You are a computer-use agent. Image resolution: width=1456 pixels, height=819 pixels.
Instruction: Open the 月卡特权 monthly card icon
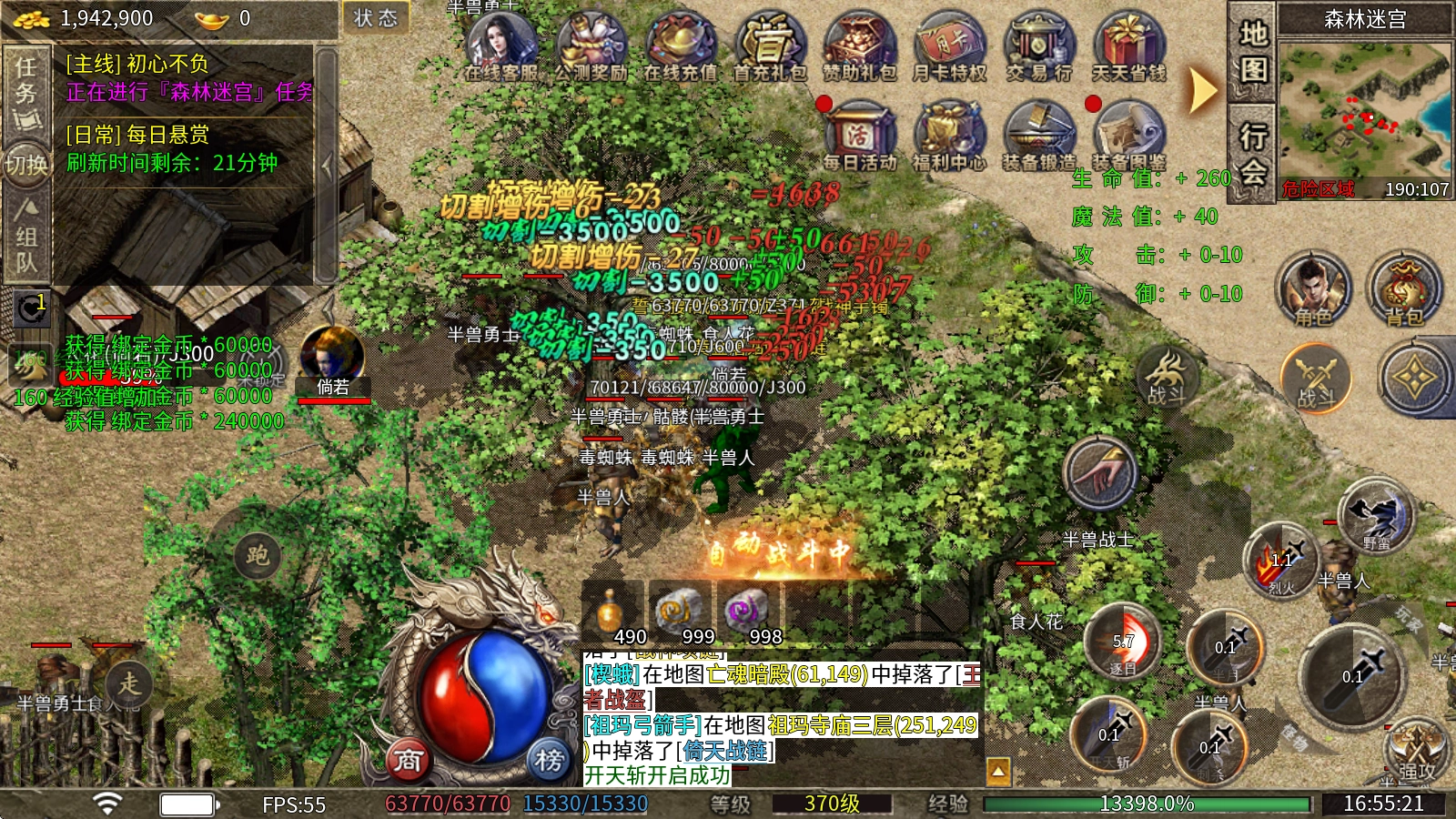[x=948, y=45]
